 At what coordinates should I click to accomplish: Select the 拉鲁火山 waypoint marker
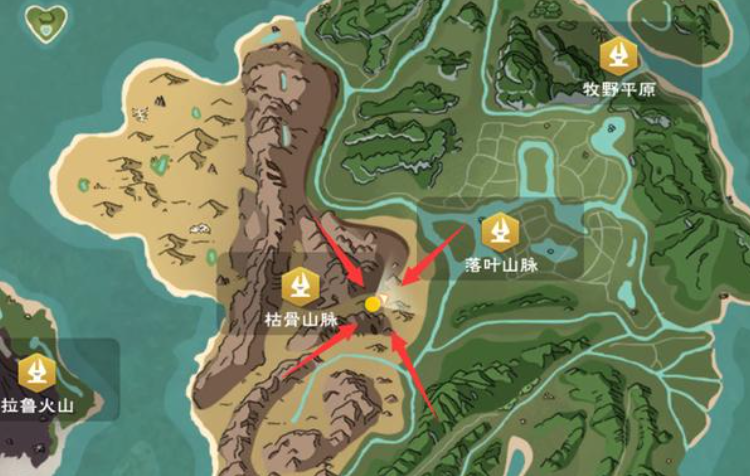coord(38,372)
